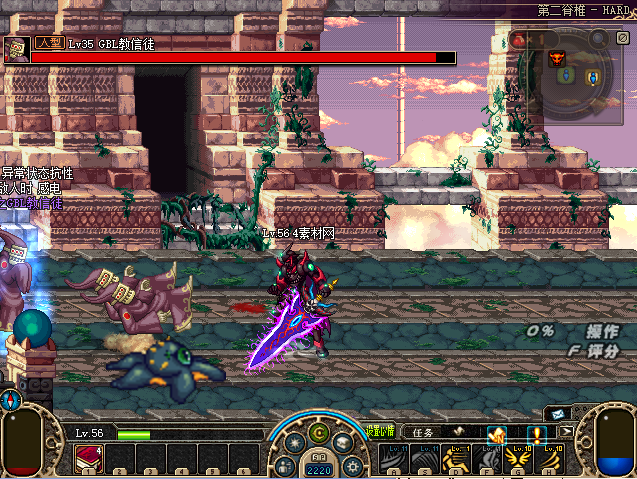Use the red book item in the quickslot
The height and width of the screenshot is (479, 637).
88,459
